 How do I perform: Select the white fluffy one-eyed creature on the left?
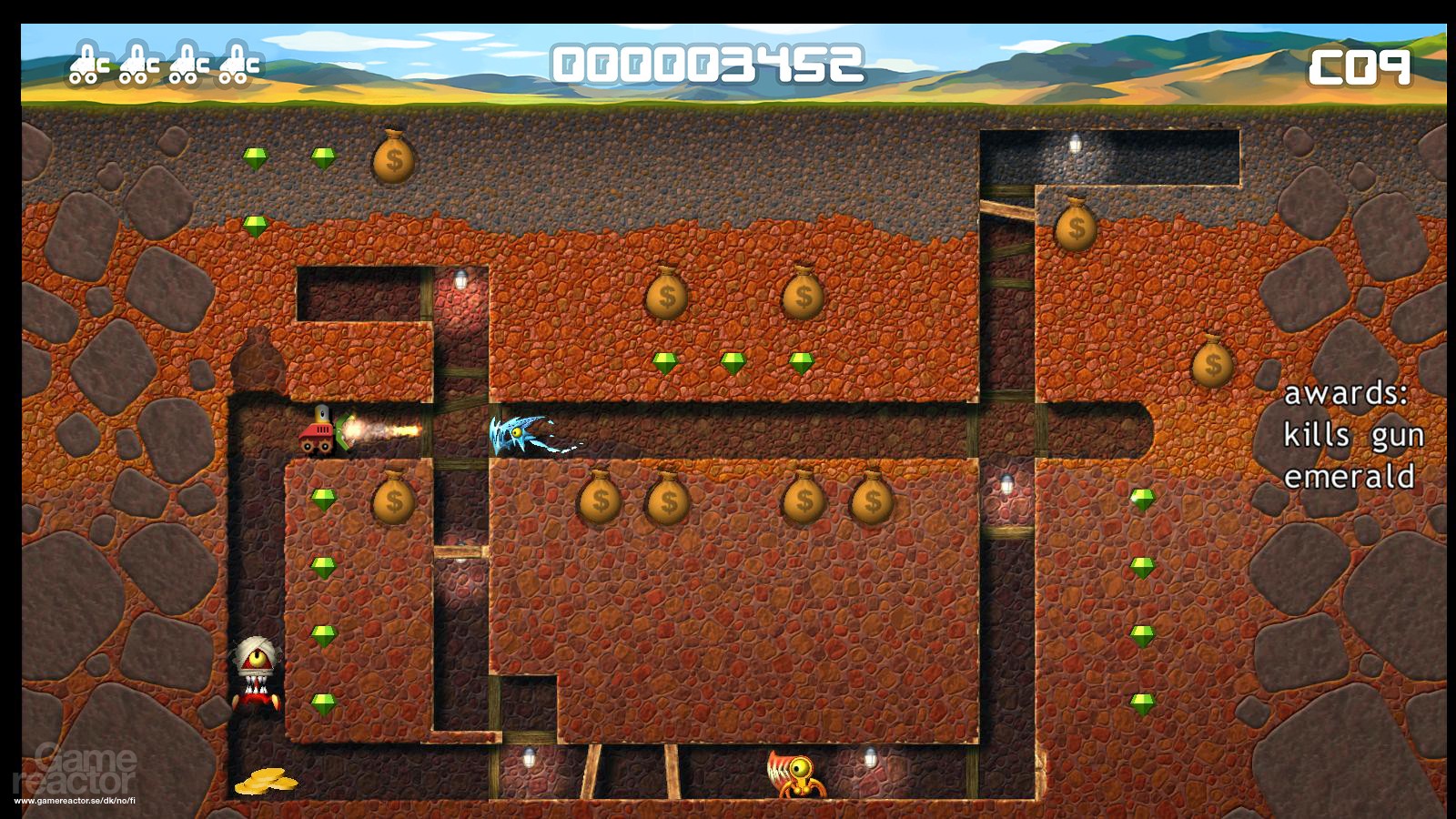pos(256,669)
